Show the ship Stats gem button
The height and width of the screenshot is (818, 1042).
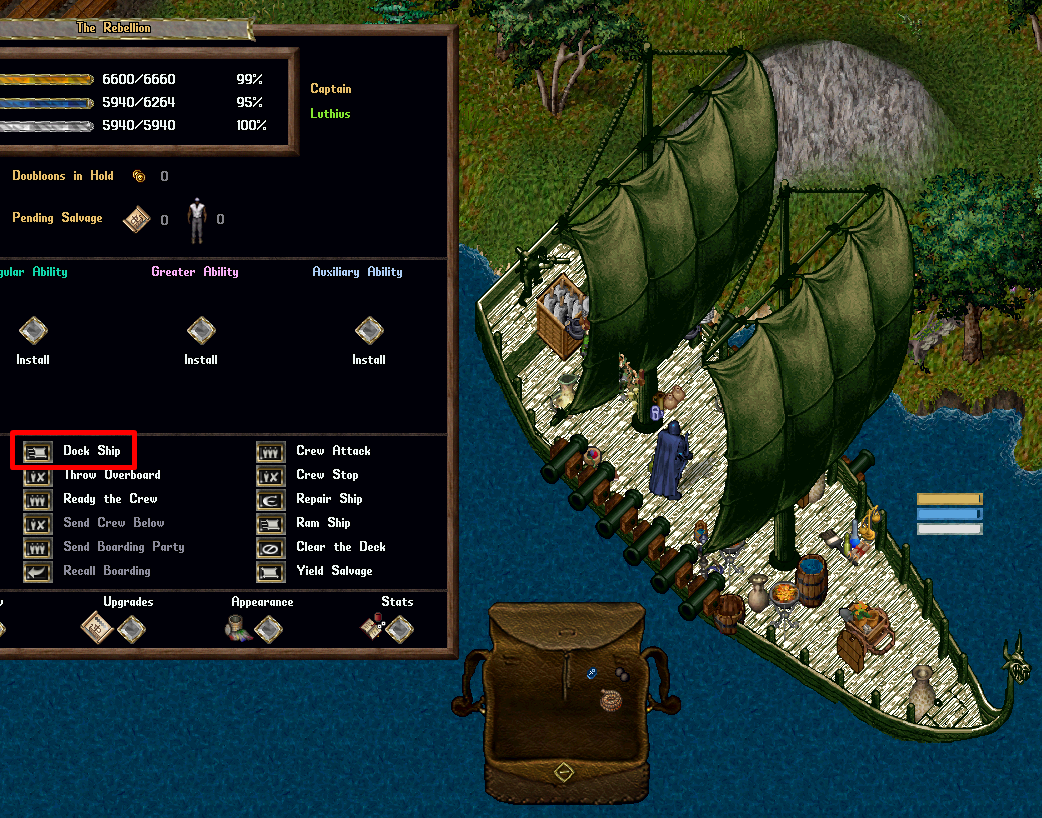click(x=399, y=628)
